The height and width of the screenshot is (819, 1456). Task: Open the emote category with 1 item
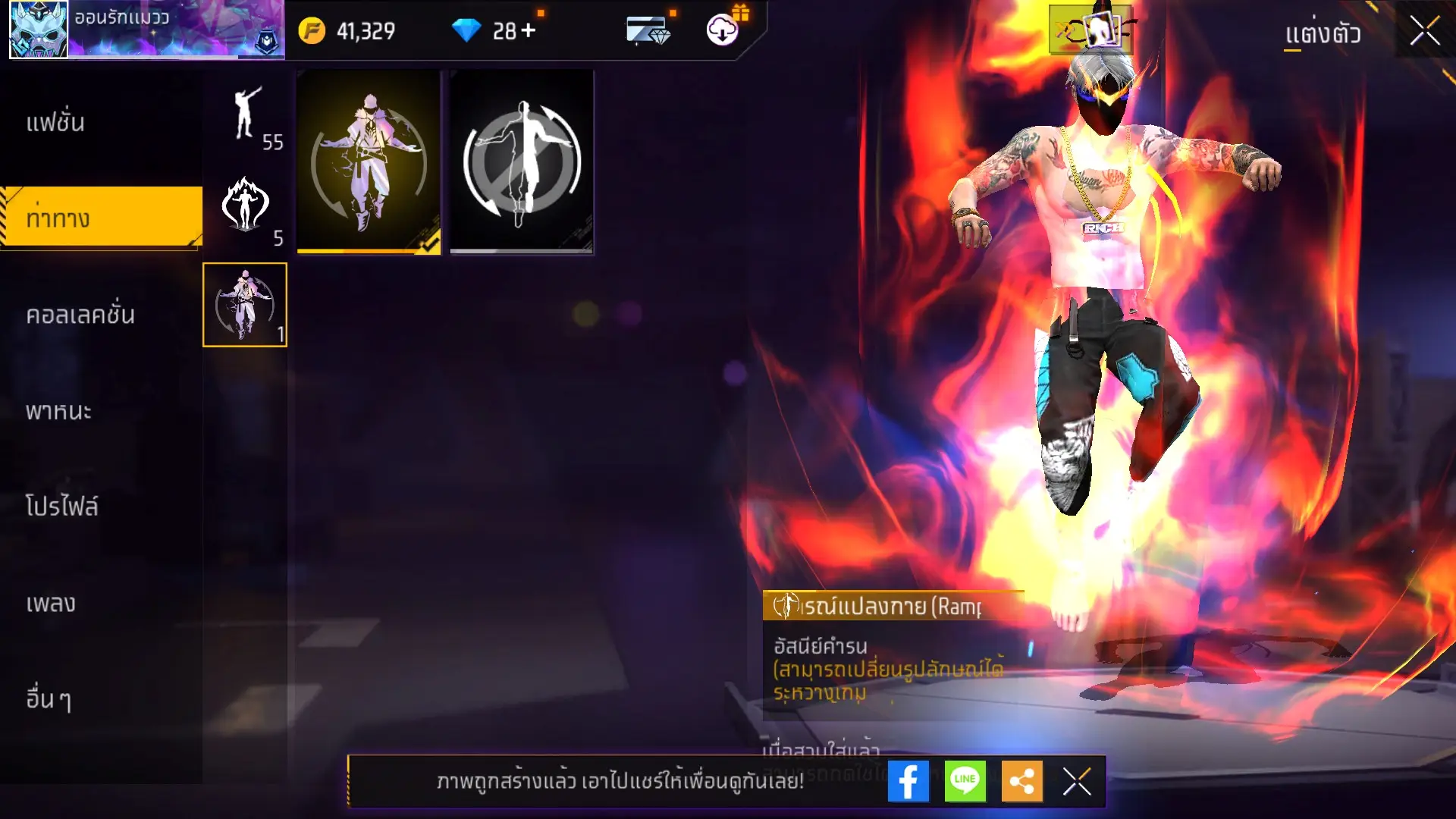pyautogui.click(x=244, y=305)
